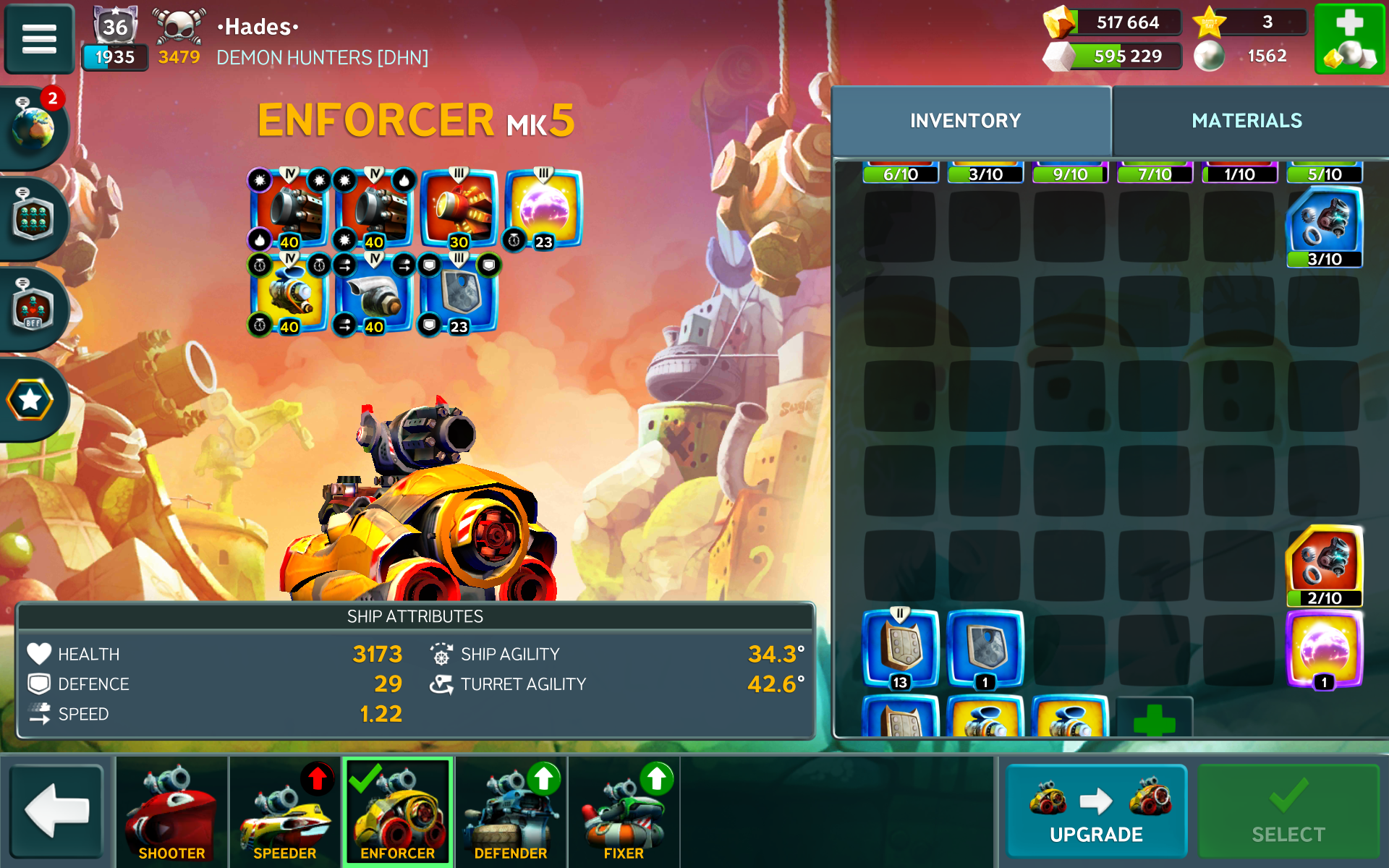This screenshot has width=1389, height=868.
Task: Upgrade the Enforcer ship
Action: point(1096,811)
